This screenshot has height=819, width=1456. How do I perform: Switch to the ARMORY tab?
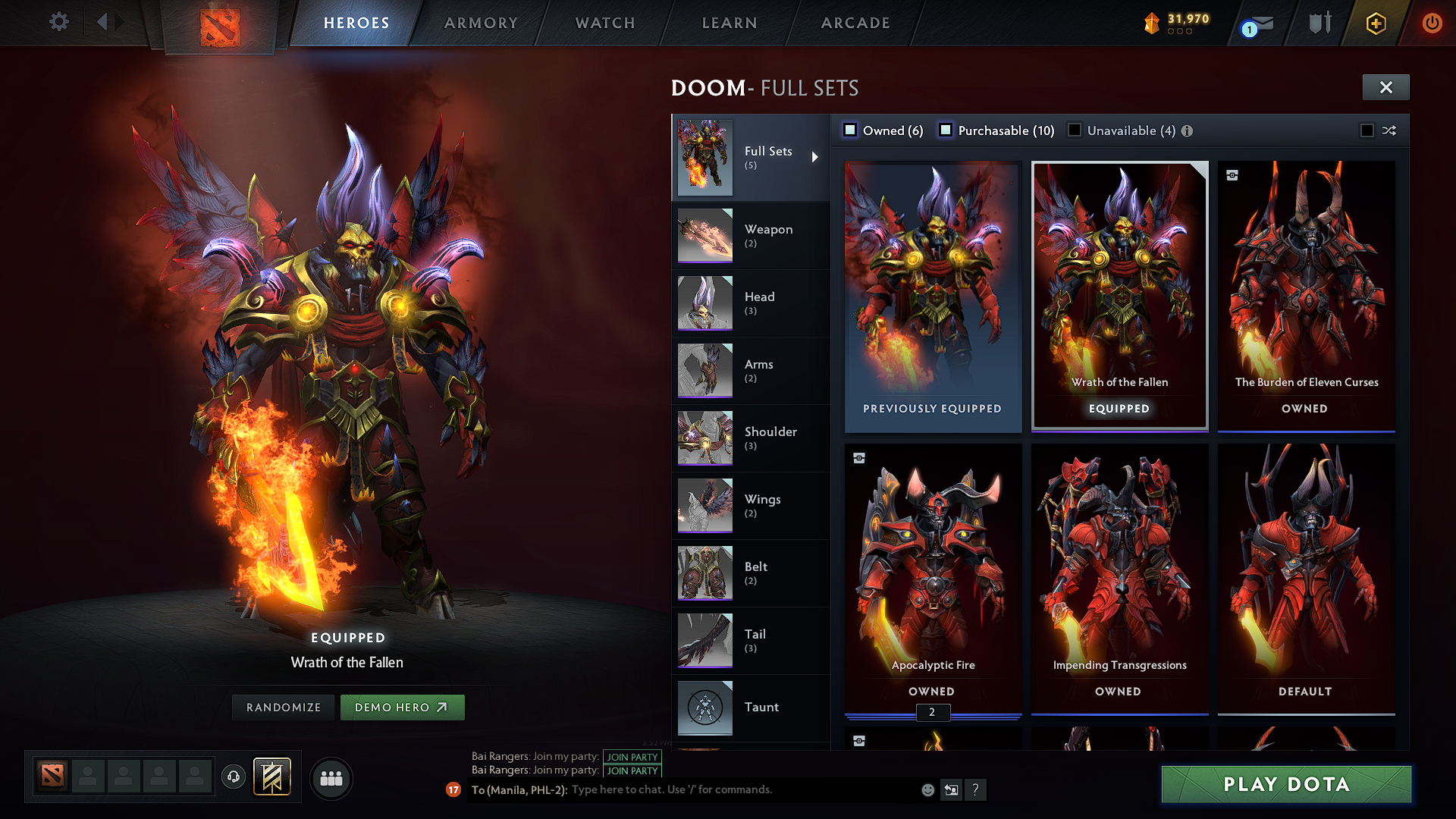480,23
